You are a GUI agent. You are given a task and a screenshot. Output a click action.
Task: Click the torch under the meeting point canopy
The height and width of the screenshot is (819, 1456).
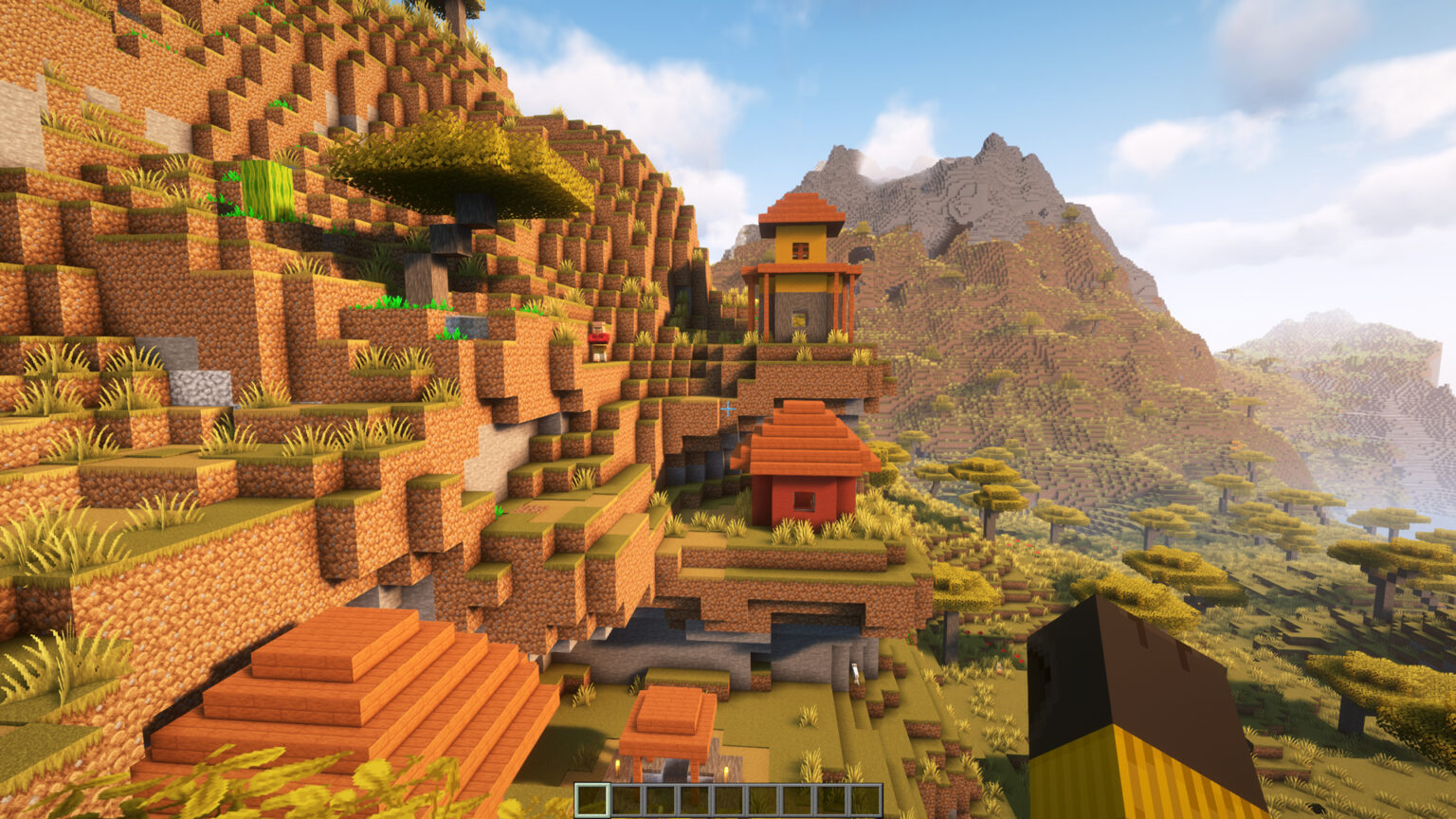coord(618,768)
